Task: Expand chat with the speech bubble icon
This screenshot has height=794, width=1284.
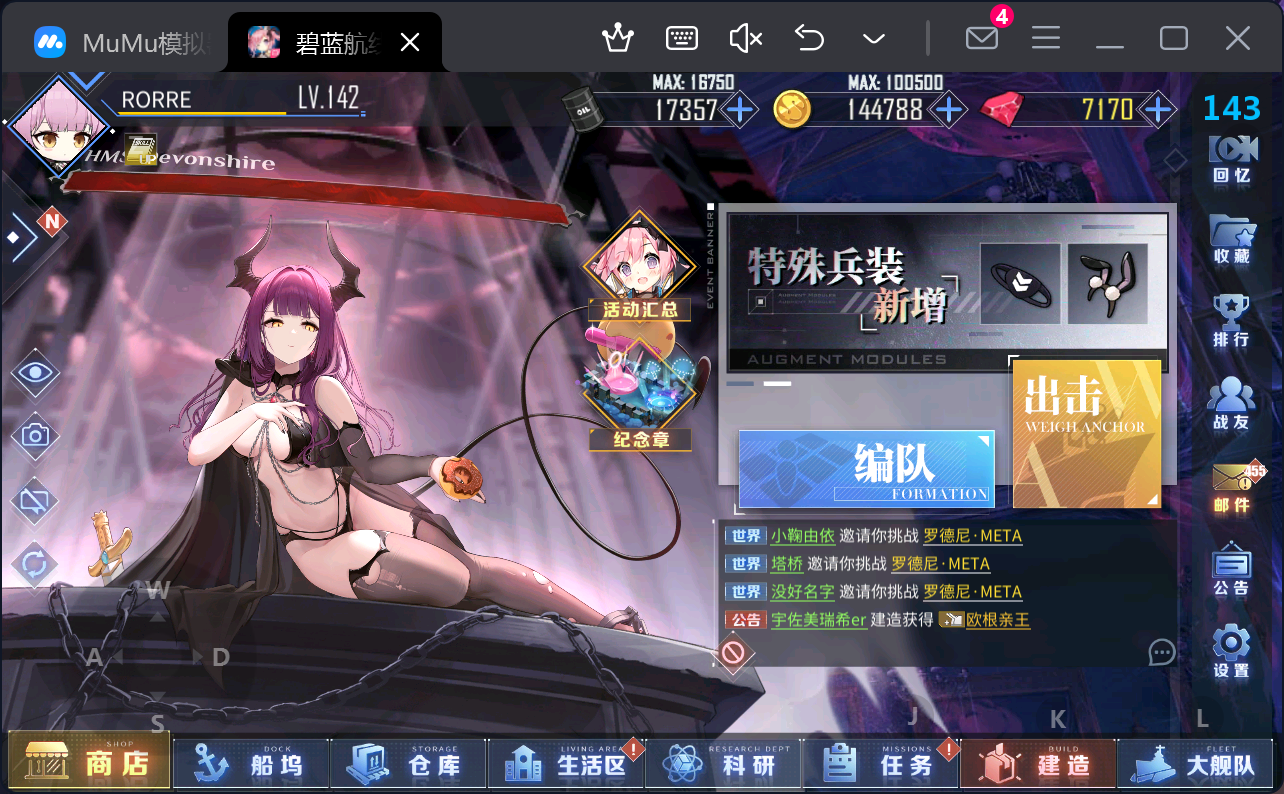Action: pos(1161,652)
